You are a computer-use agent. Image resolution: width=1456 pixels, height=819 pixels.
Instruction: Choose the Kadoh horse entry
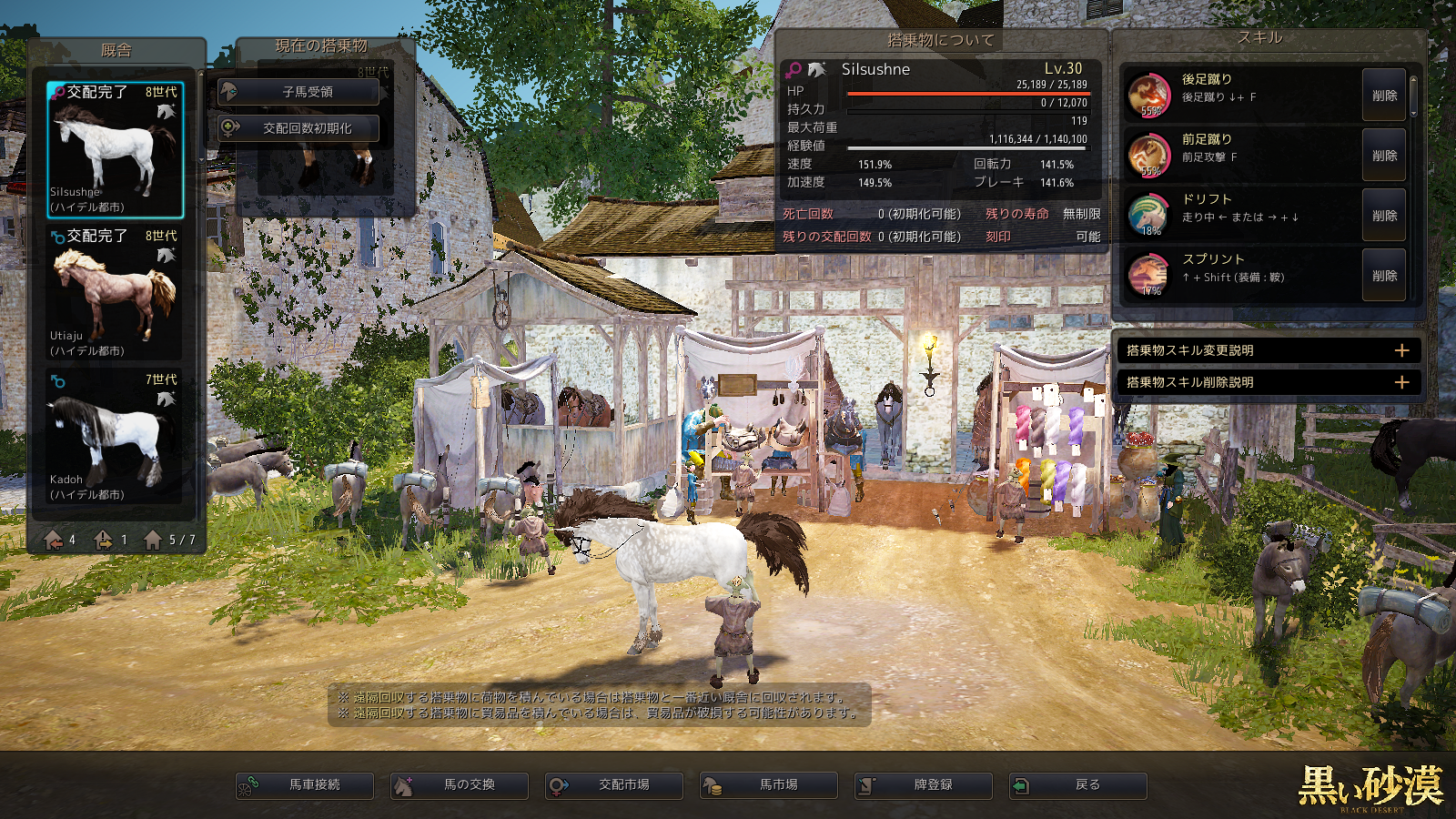116,437
